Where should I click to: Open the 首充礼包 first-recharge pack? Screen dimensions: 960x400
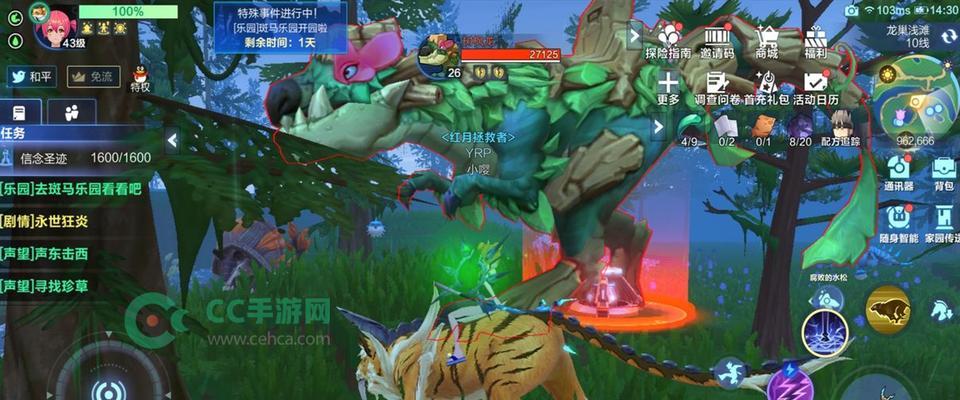click(766, 88)
